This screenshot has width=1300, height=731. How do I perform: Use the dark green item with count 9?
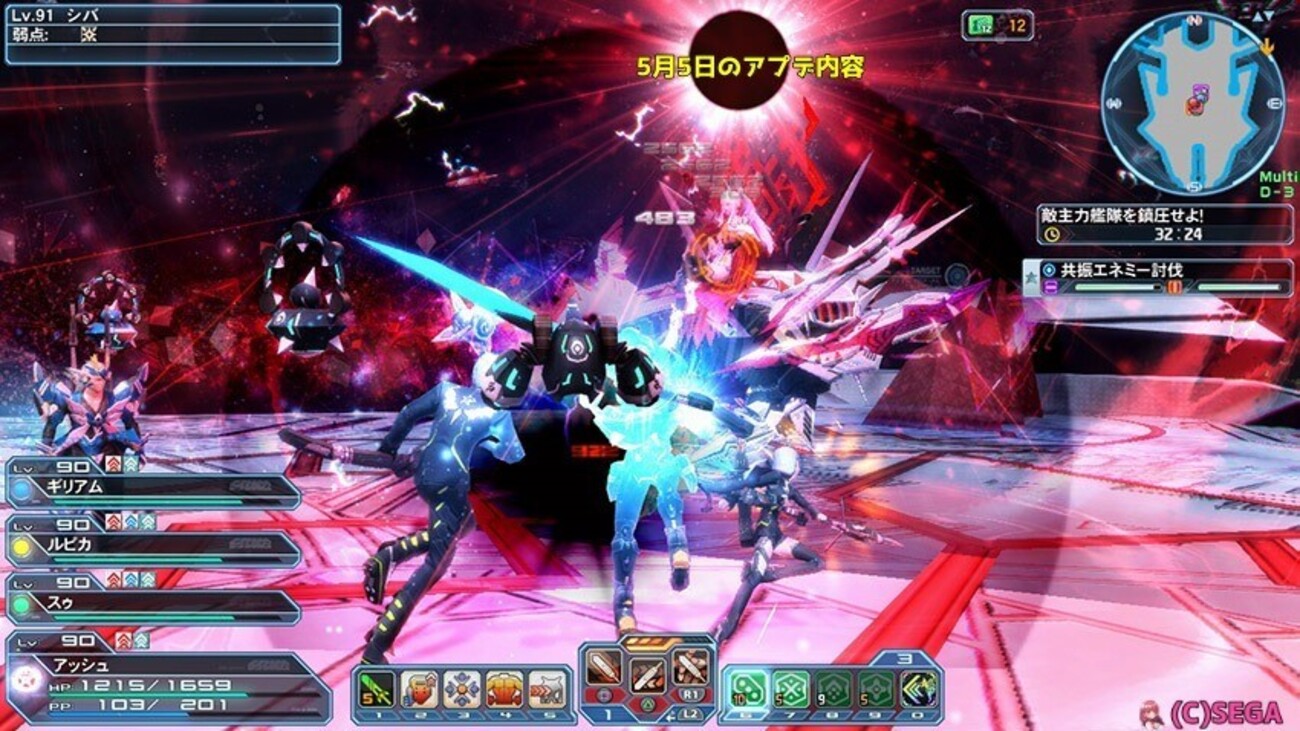(832, 689)
